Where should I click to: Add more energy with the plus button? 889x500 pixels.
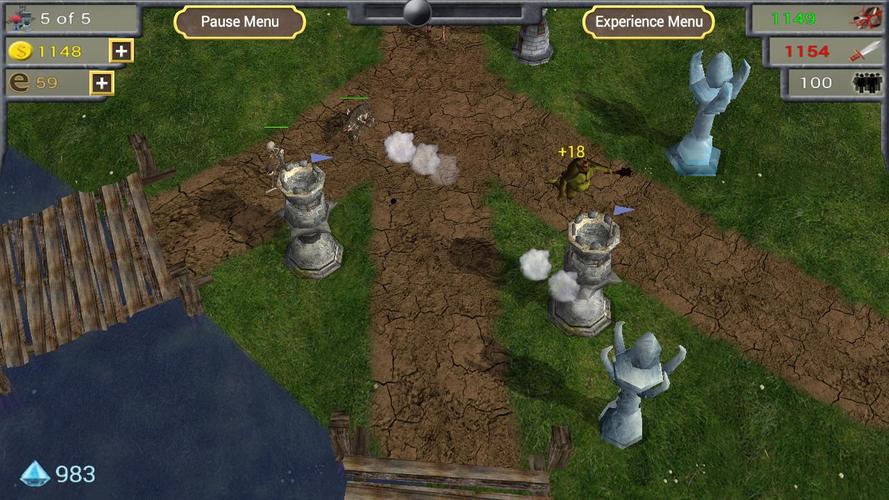[x=102, y=83]
